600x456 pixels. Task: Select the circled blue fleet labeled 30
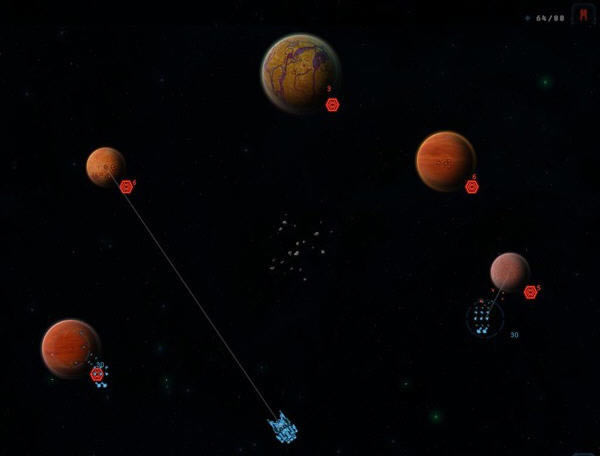(x=483, y=319)
